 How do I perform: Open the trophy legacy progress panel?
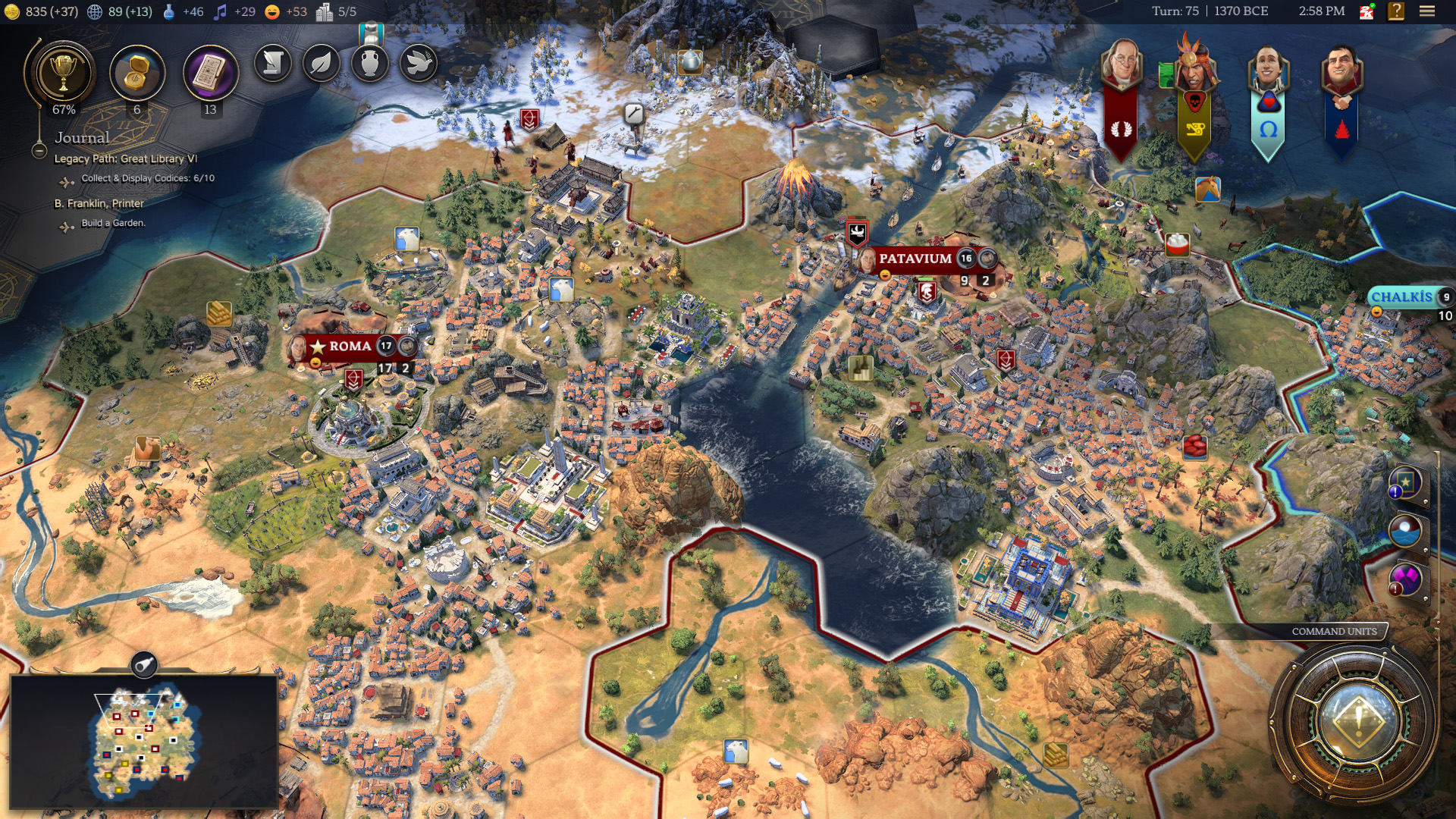(63, 74)
